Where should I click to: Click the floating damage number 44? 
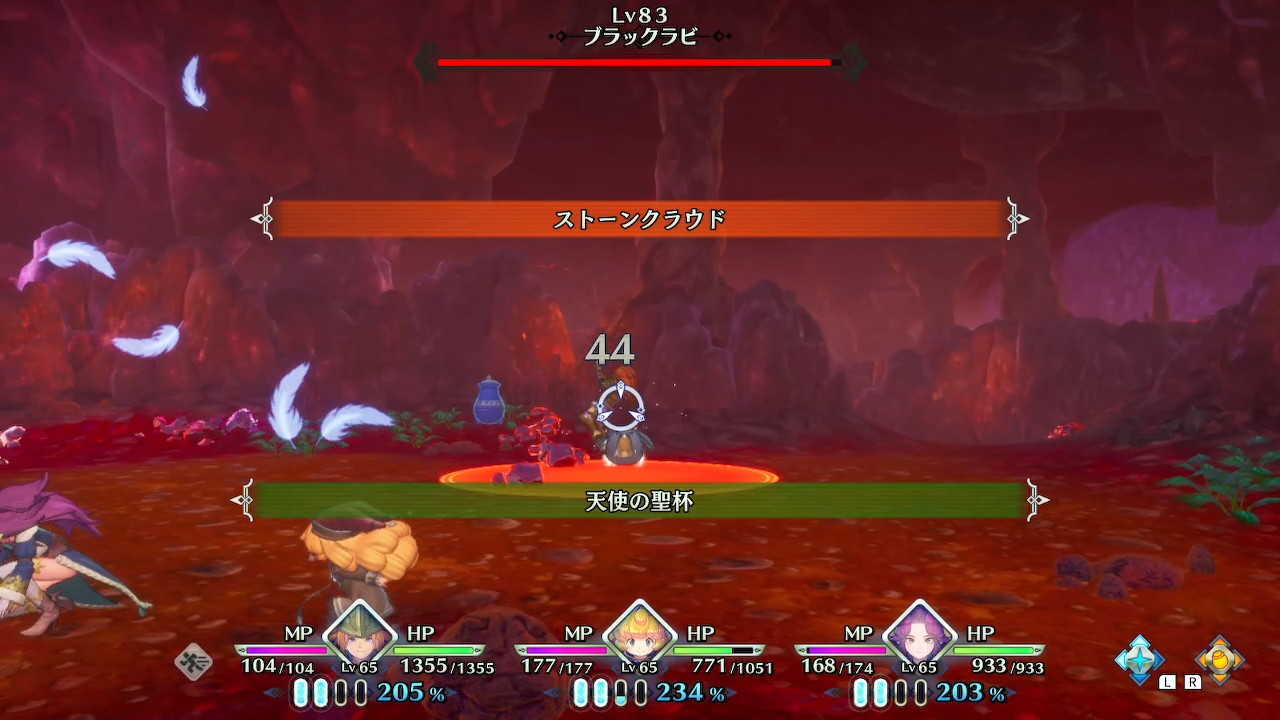613,348
